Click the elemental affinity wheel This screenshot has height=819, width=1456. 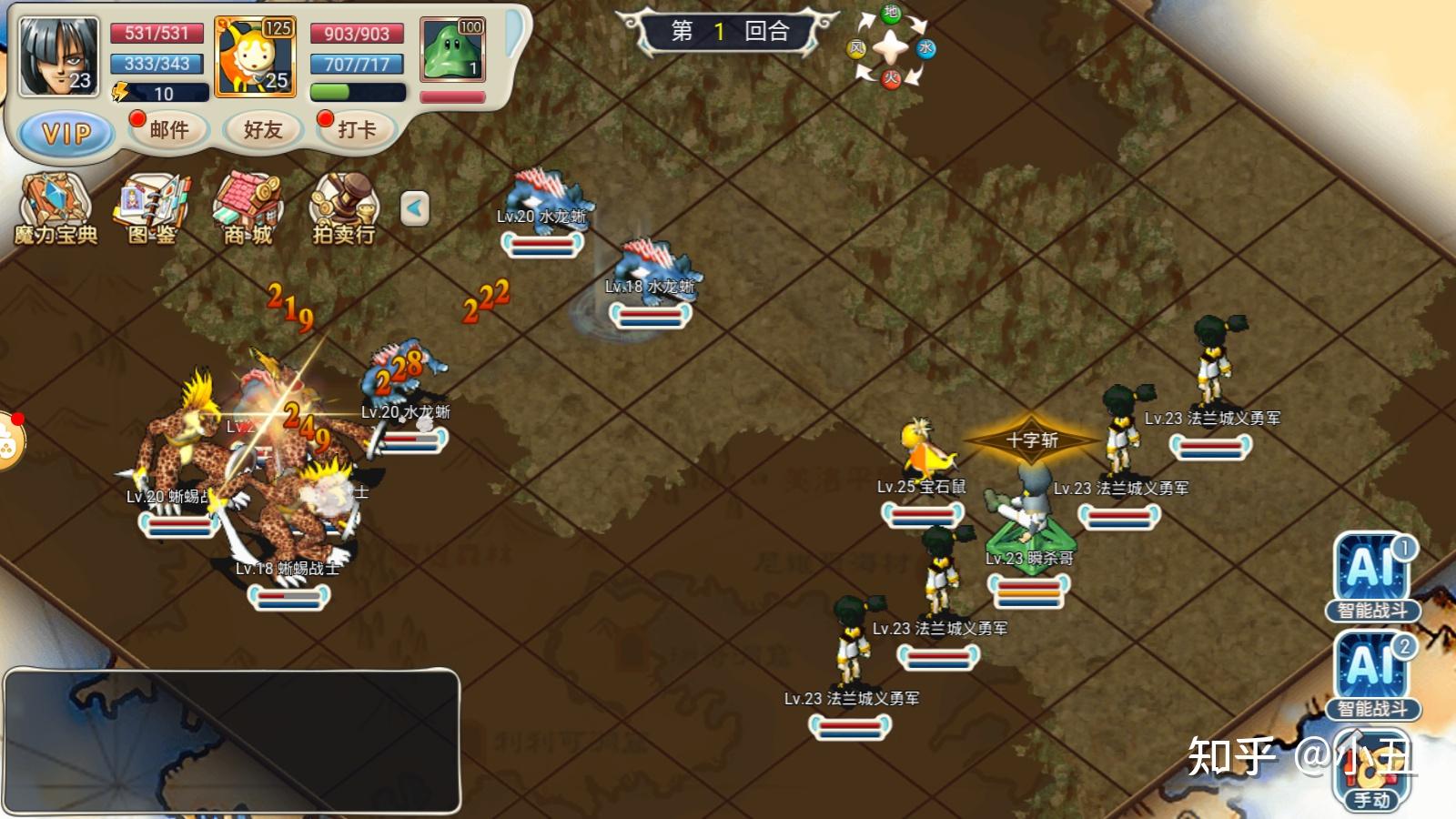pos(891,47)
